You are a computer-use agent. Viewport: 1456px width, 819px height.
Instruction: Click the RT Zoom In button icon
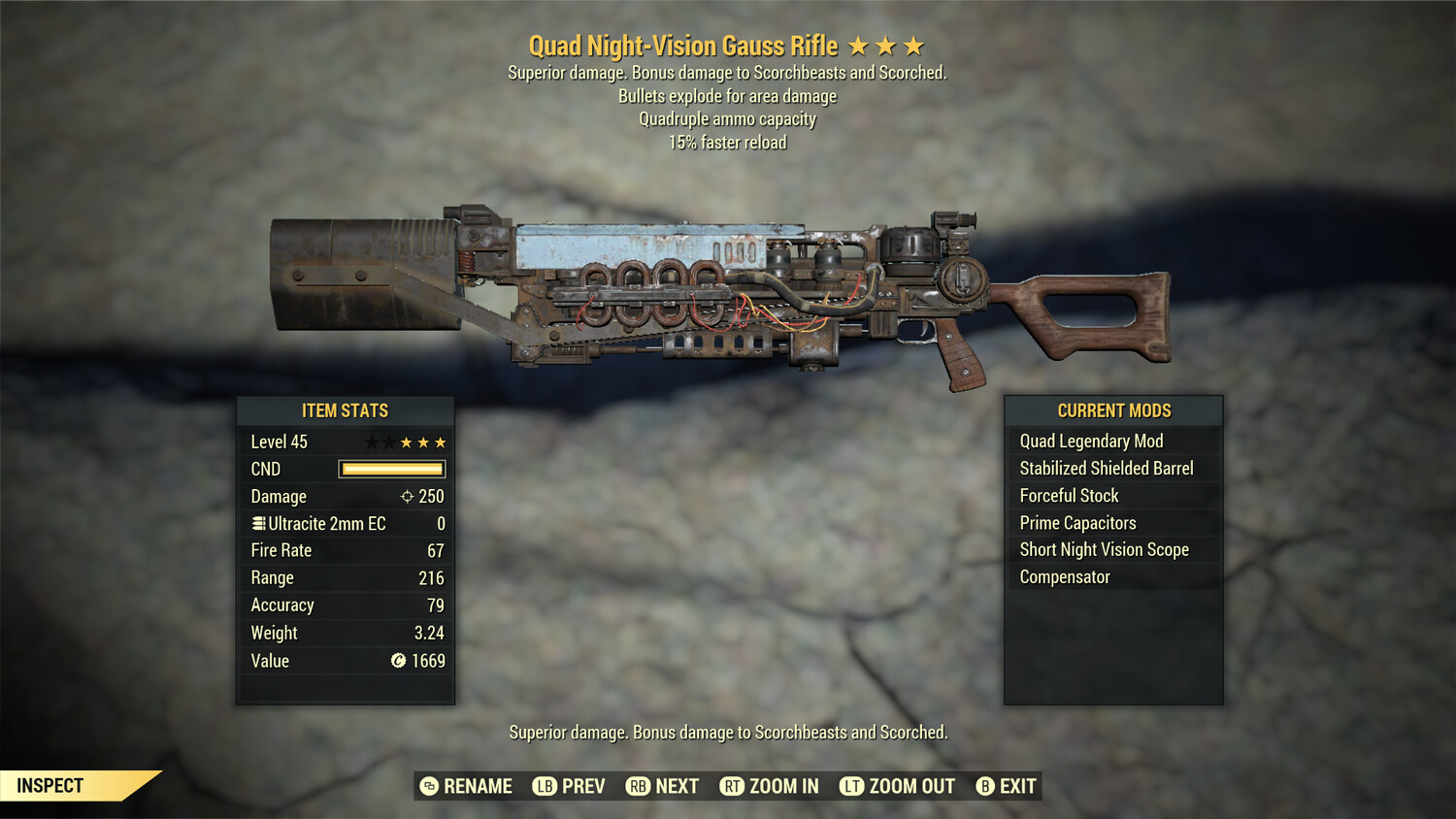(x=734, y=786)
